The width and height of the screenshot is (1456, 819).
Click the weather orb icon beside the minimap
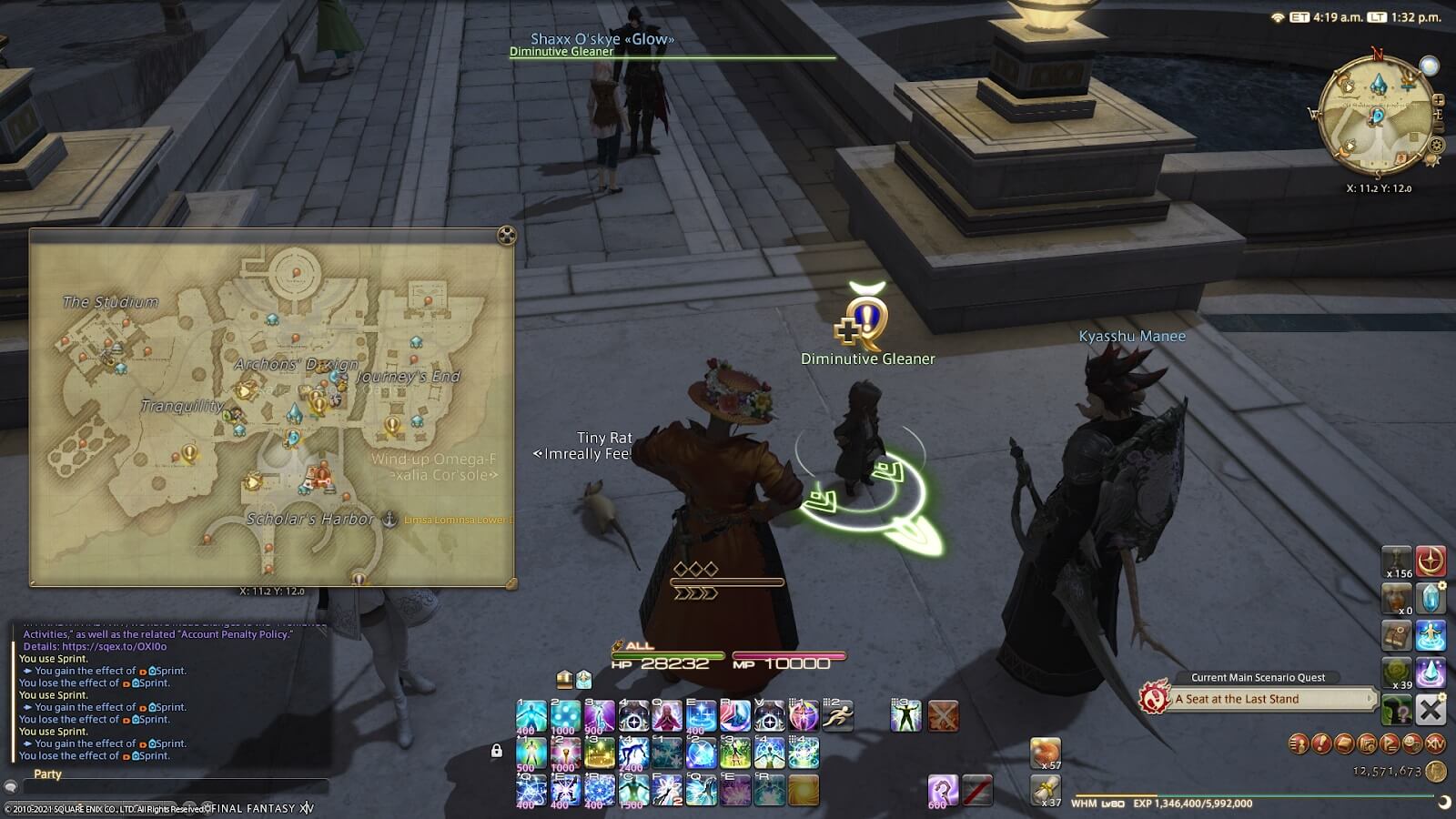pos(1429,66)
